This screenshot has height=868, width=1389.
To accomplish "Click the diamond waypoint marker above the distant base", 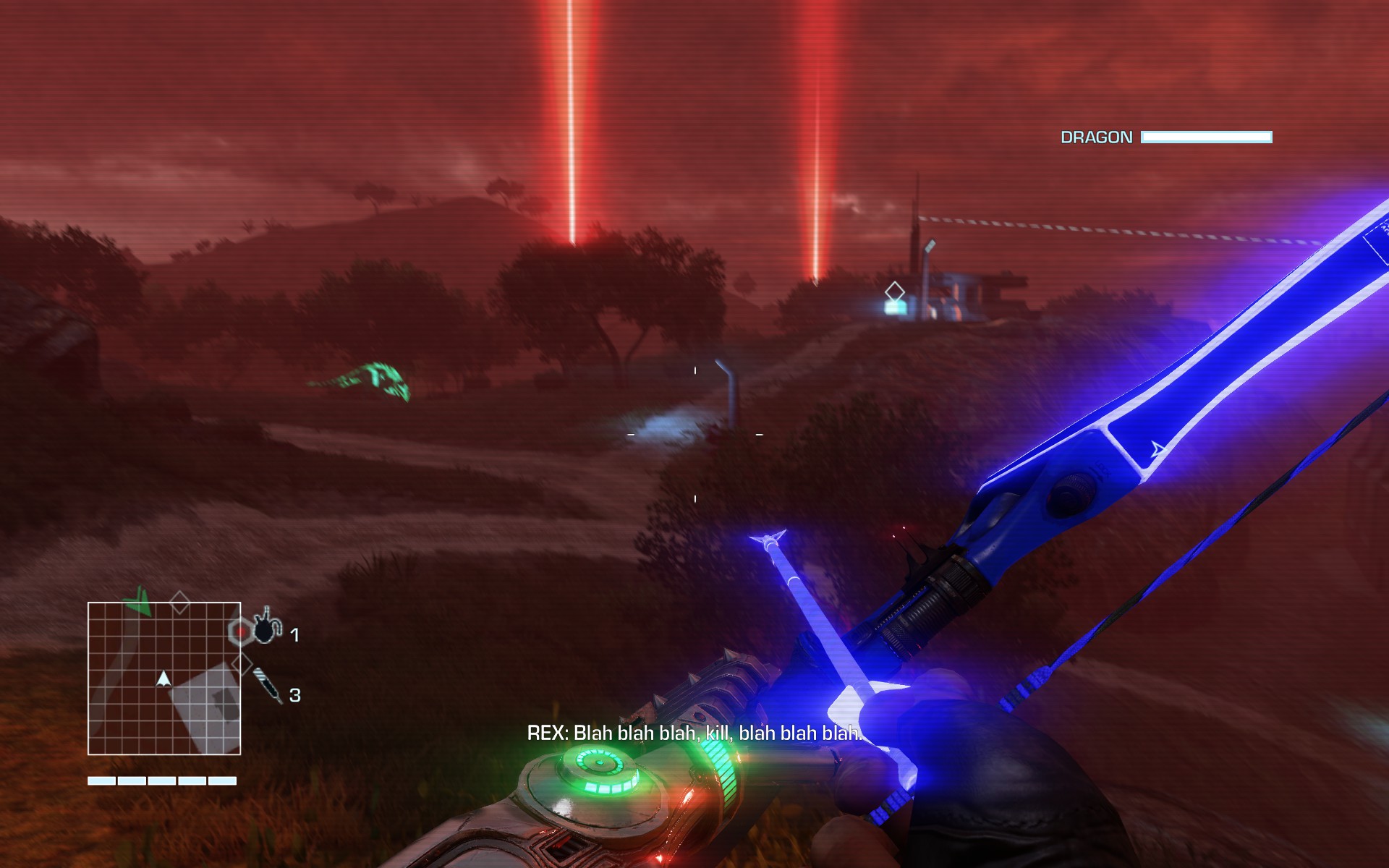I will point(895,292).
